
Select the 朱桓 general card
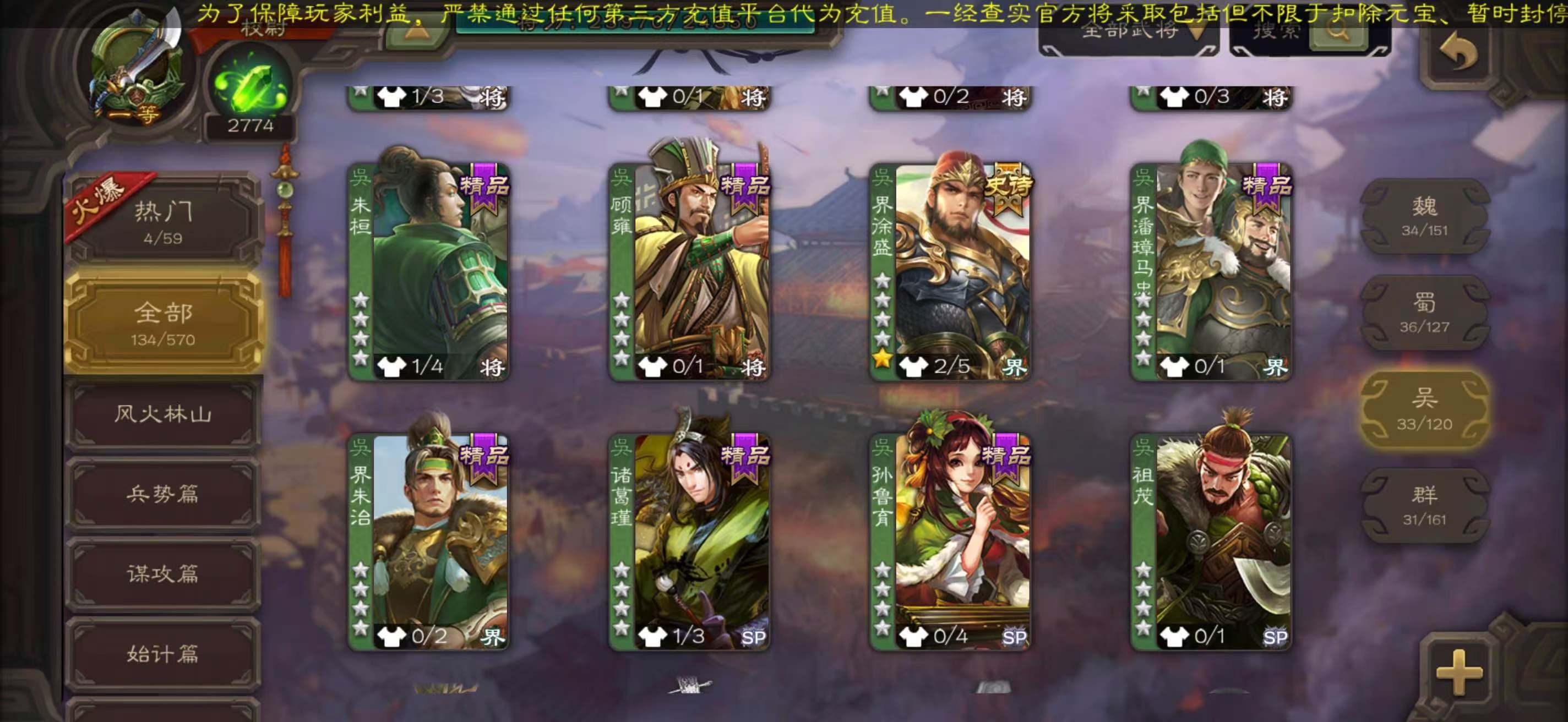pyautogui.click(x=428, y=271)
